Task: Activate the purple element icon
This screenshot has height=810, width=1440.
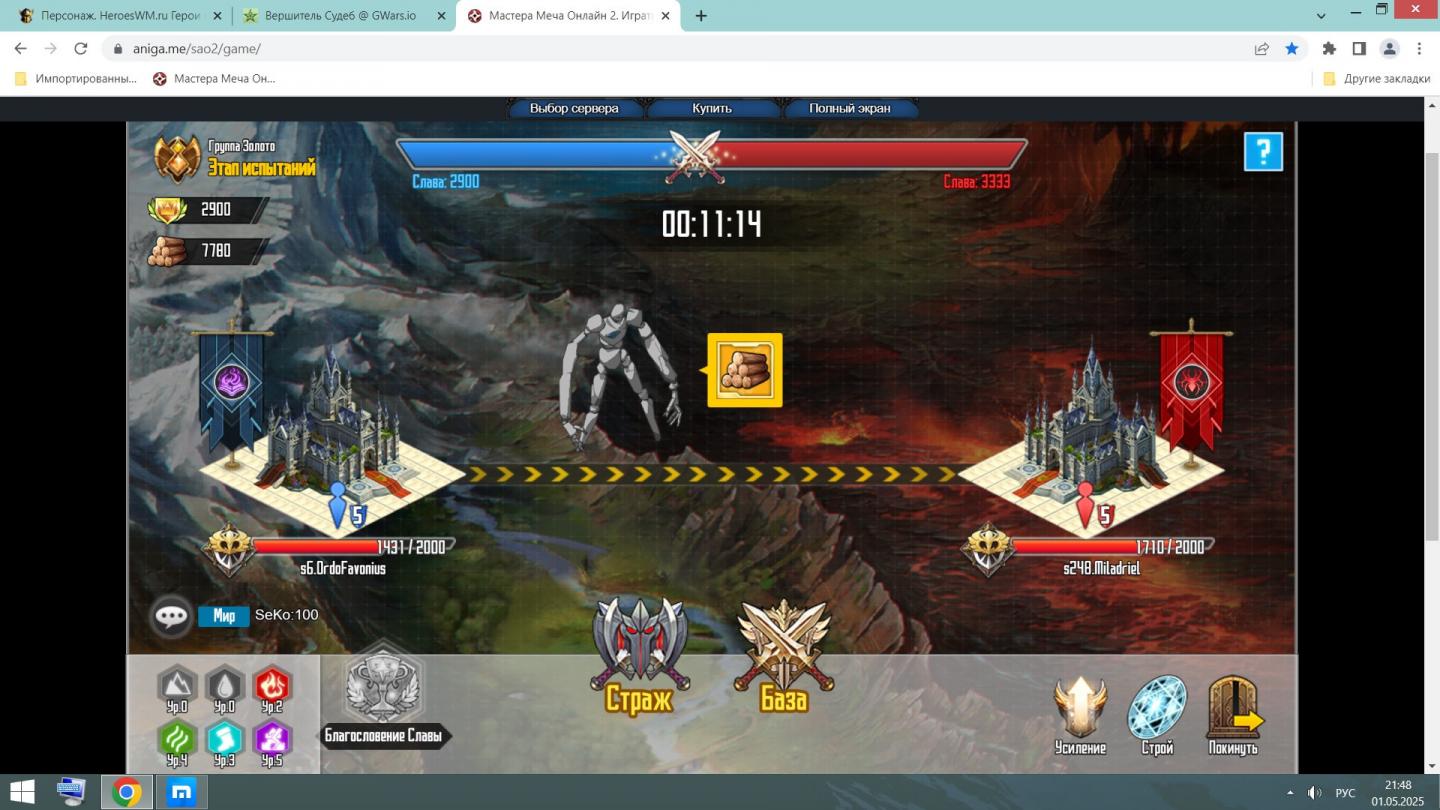Action: click(x=272, y=739)
